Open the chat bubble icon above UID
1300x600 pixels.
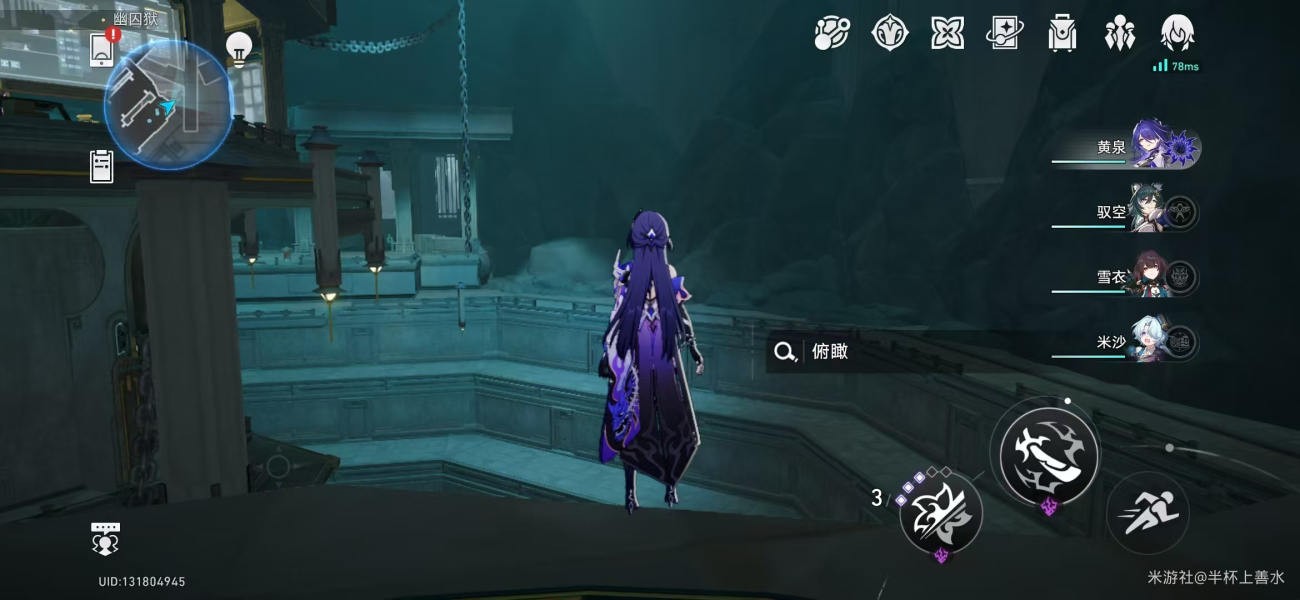pos(106,538)
